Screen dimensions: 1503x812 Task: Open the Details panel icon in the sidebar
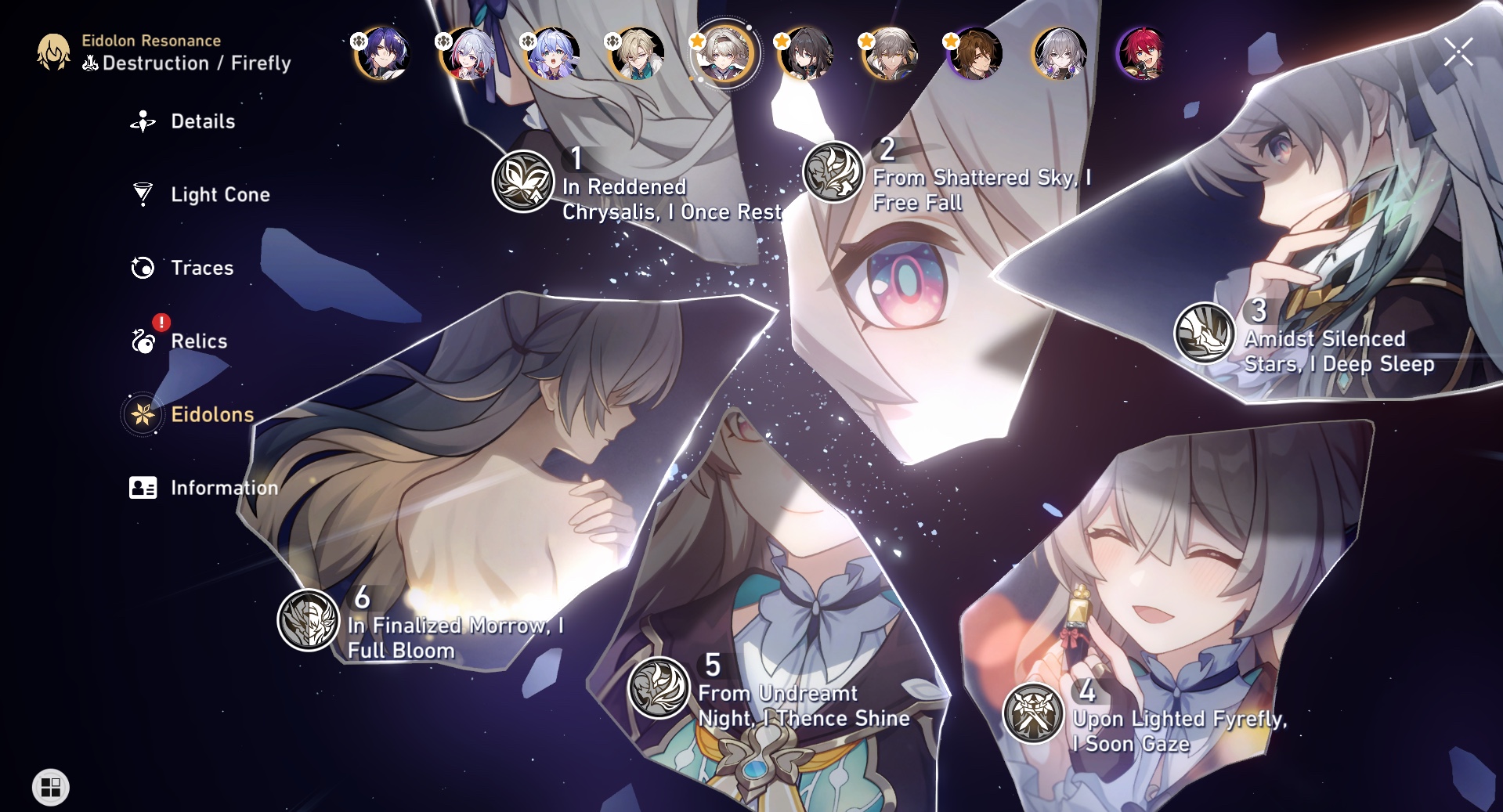point(142,121)
